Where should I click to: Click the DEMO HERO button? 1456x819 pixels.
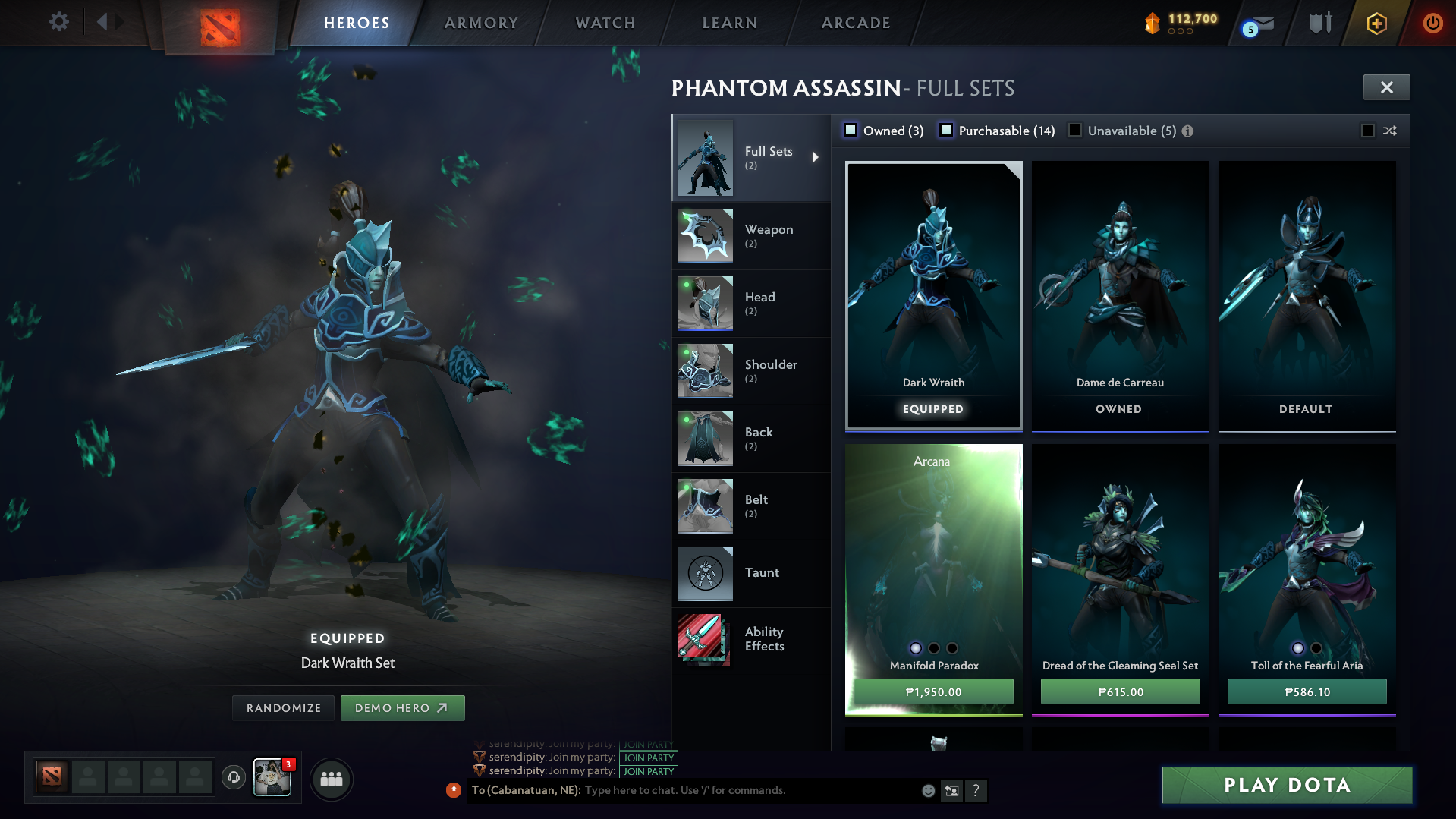point(403,707)
